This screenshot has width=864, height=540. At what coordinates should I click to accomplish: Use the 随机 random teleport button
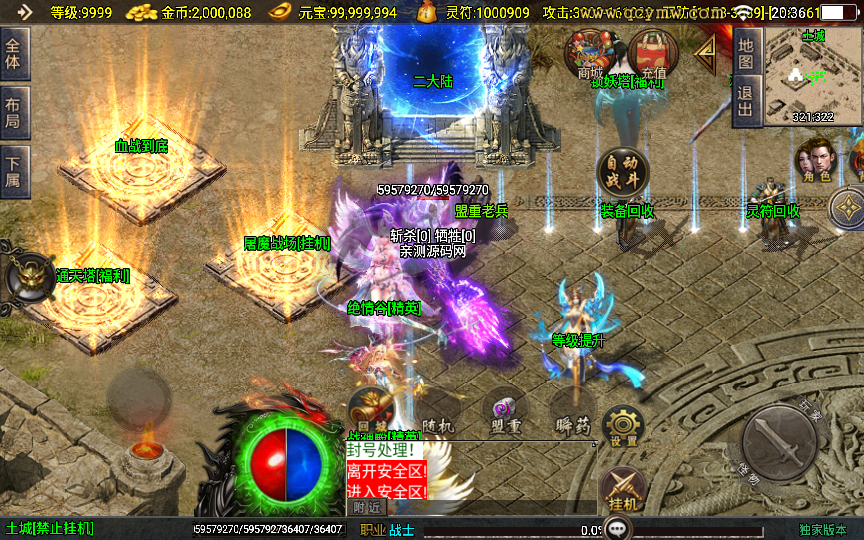[436, 410]
